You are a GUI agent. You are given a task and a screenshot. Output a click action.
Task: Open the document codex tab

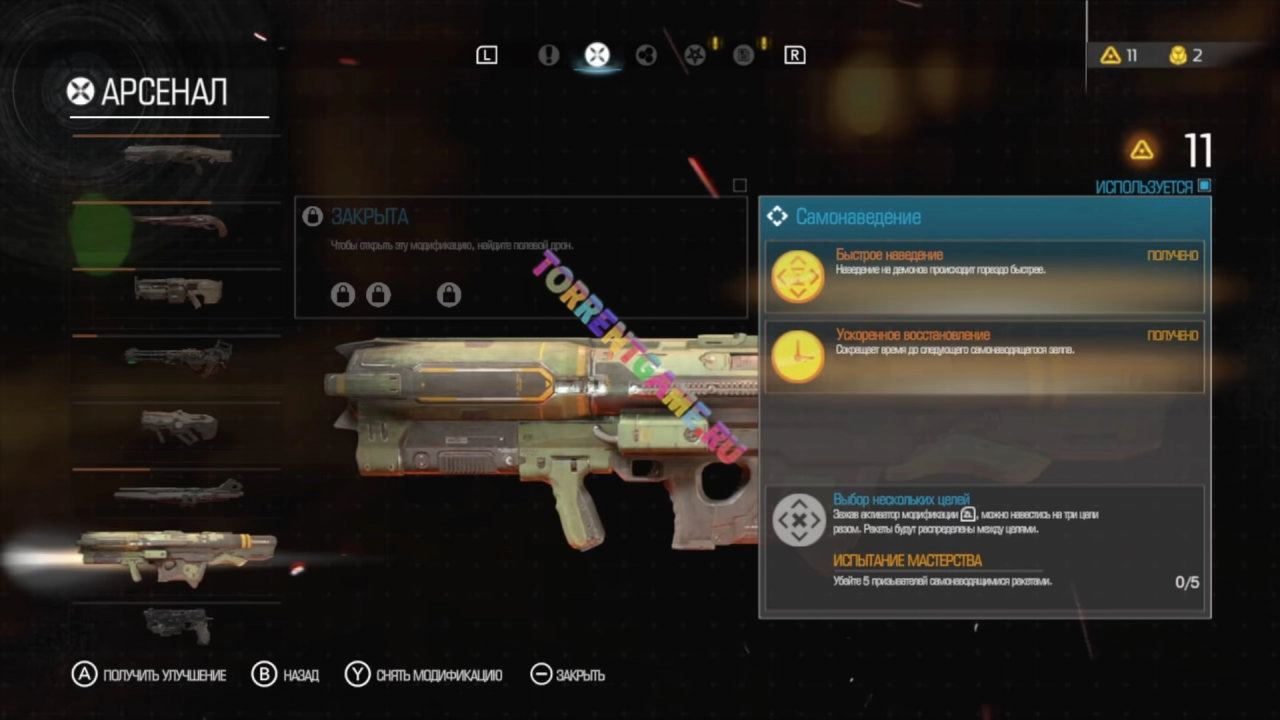(743, 55)
